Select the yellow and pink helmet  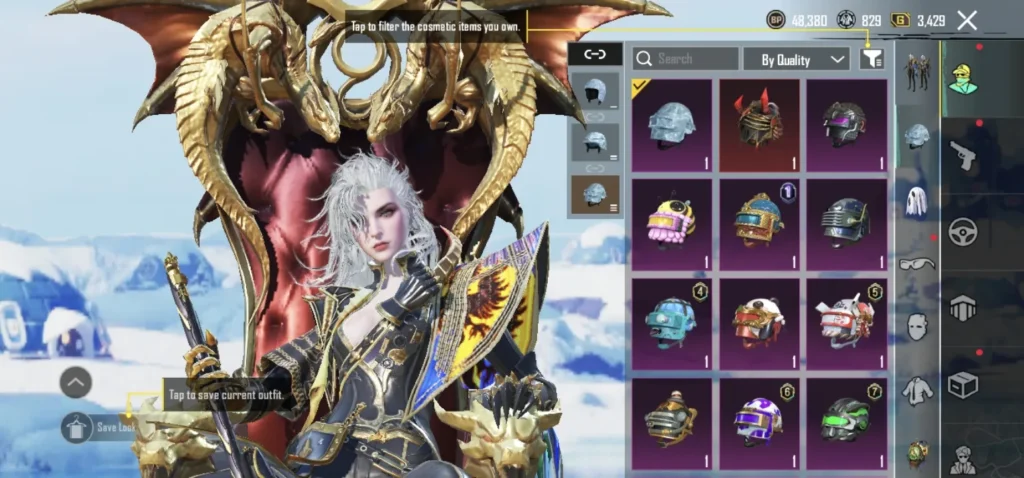[671, 224]
